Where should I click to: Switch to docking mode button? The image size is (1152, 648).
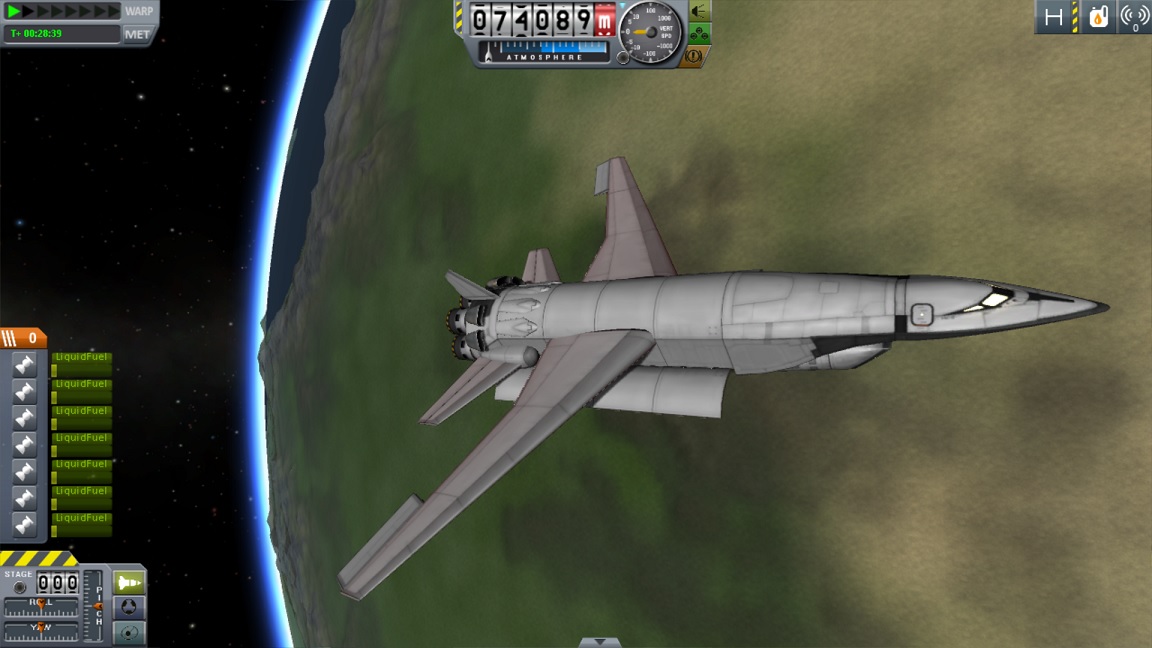(x=129, y=608)
